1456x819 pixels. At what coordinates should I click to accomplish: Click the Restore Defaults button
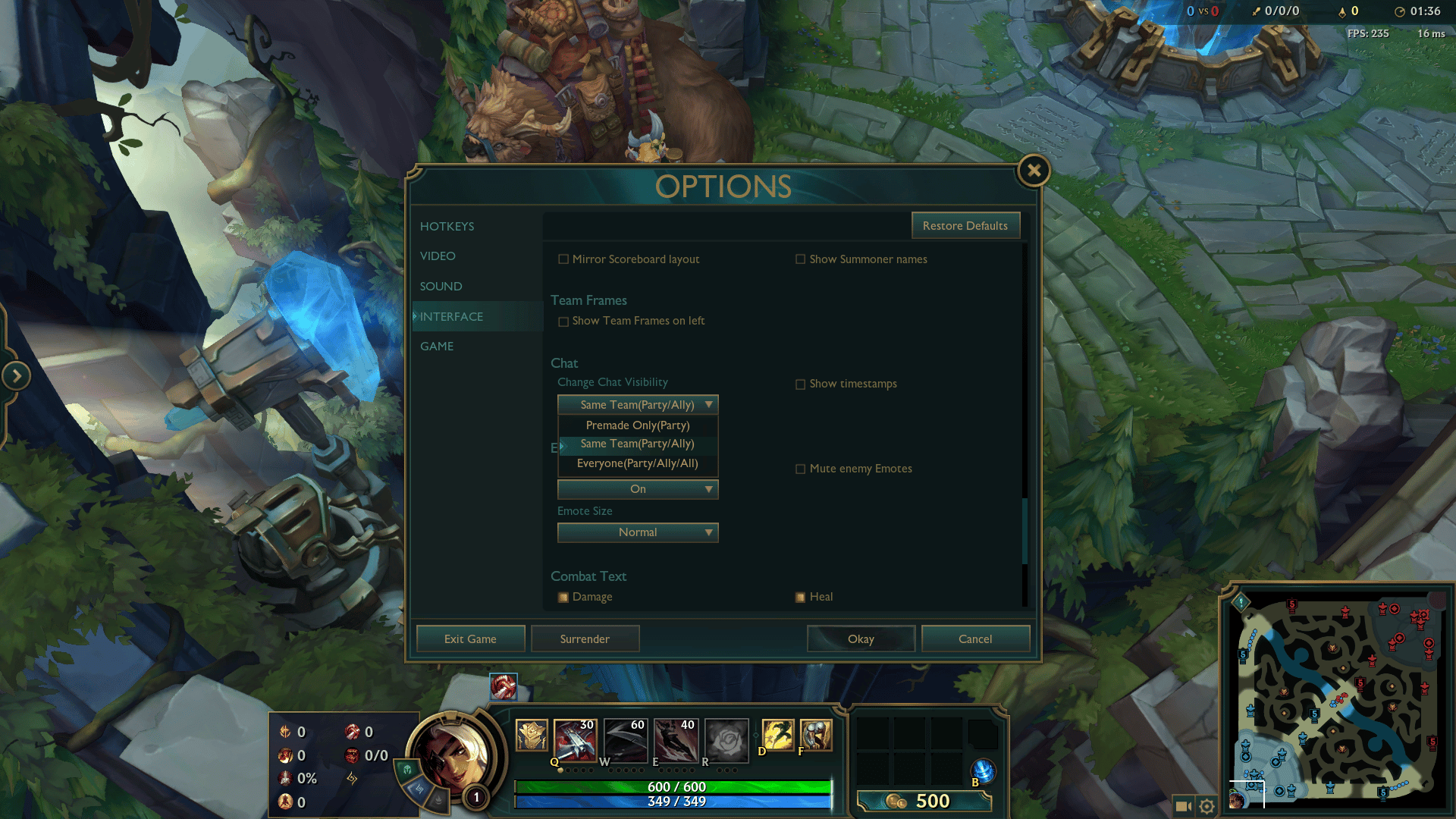(965, 225)
